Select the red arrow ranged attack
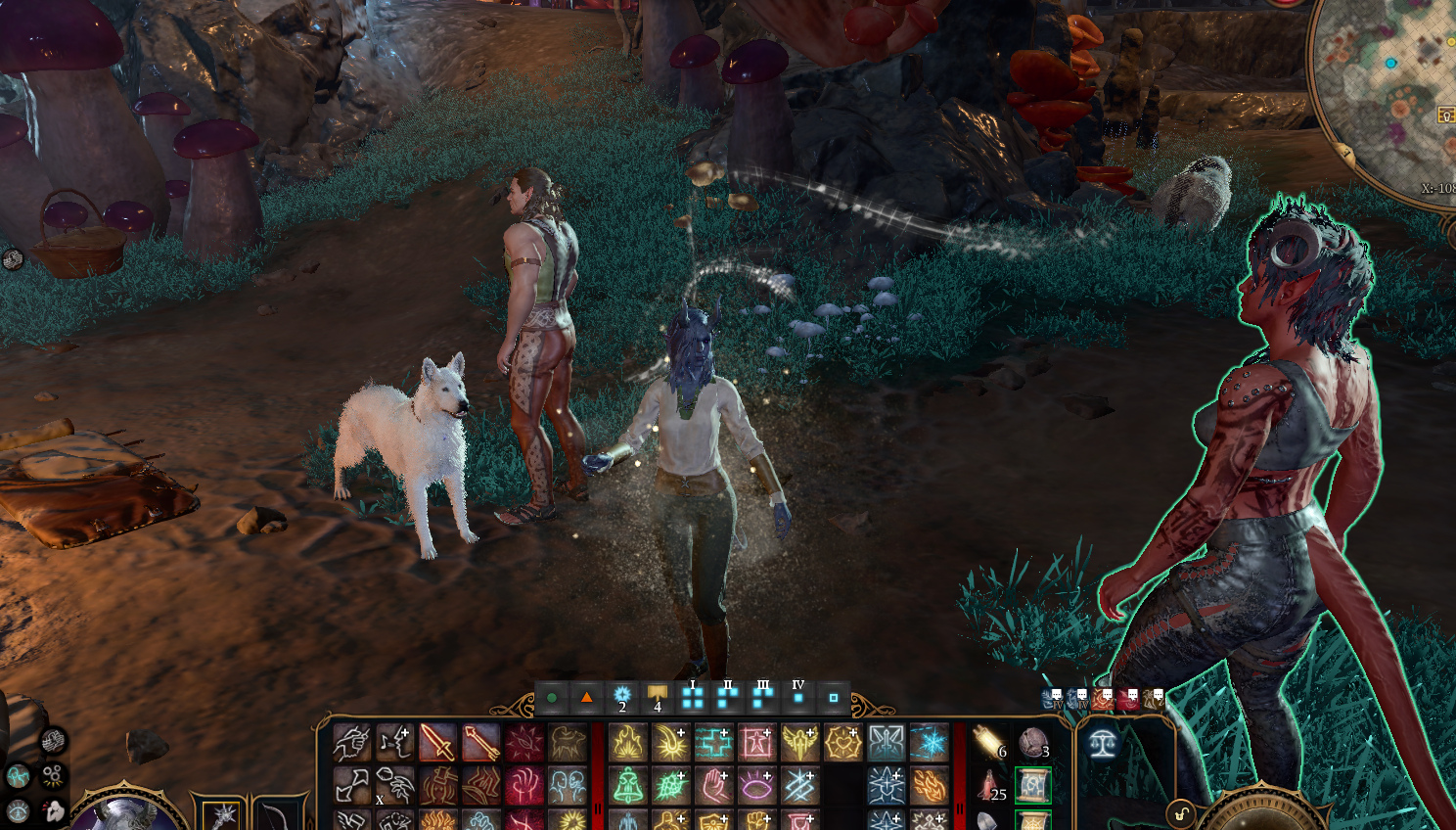 [x=480, y=743]
